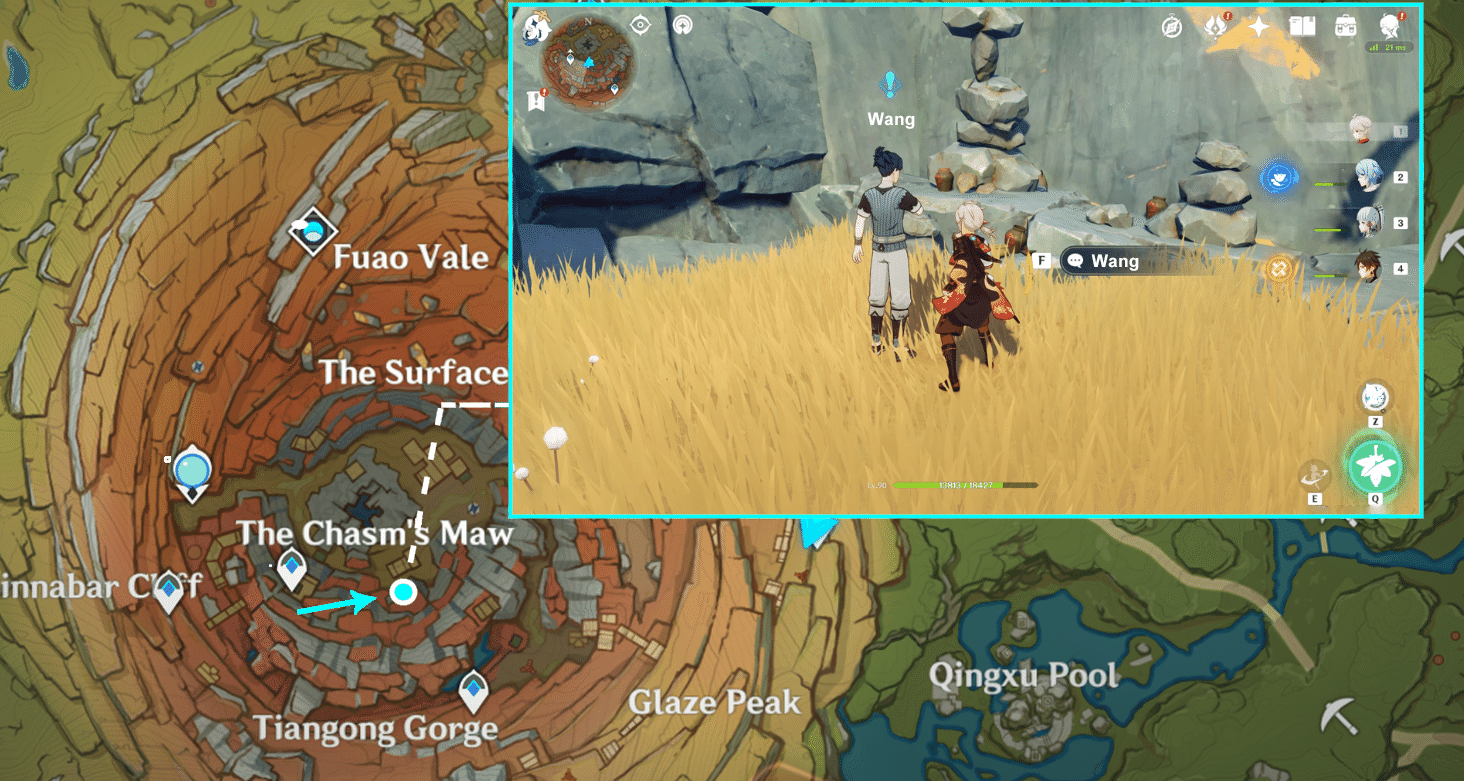Click the cyan player location marker on the map
The width and height of the screenshot is (1464, 781).
pyautogui.click(x=404, y=594)
